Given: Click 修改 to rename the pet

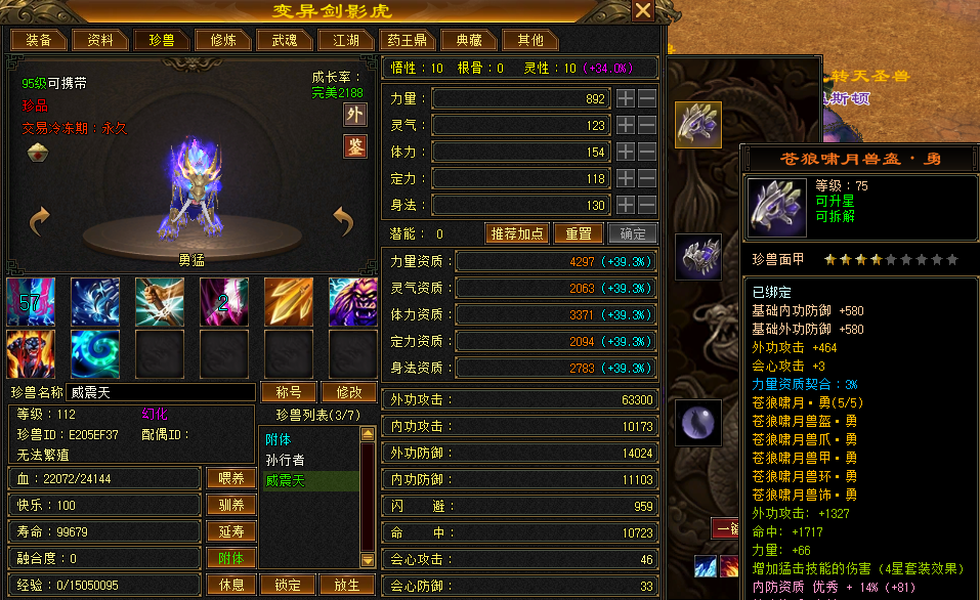Looking at the screenshot, I should click(349, 392).
